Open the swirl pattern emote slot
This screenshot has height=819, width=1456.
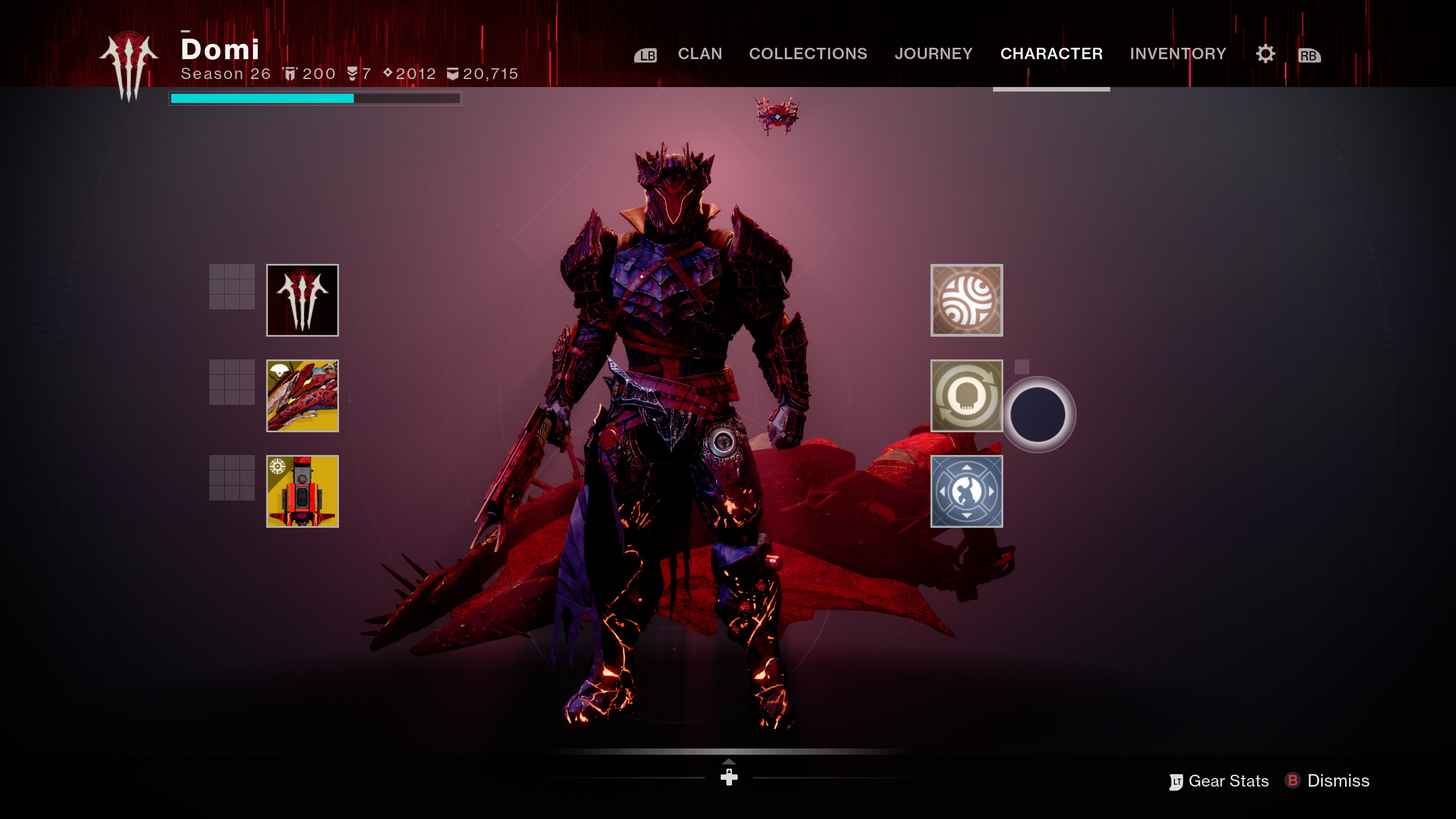click(x=966, y=300)
